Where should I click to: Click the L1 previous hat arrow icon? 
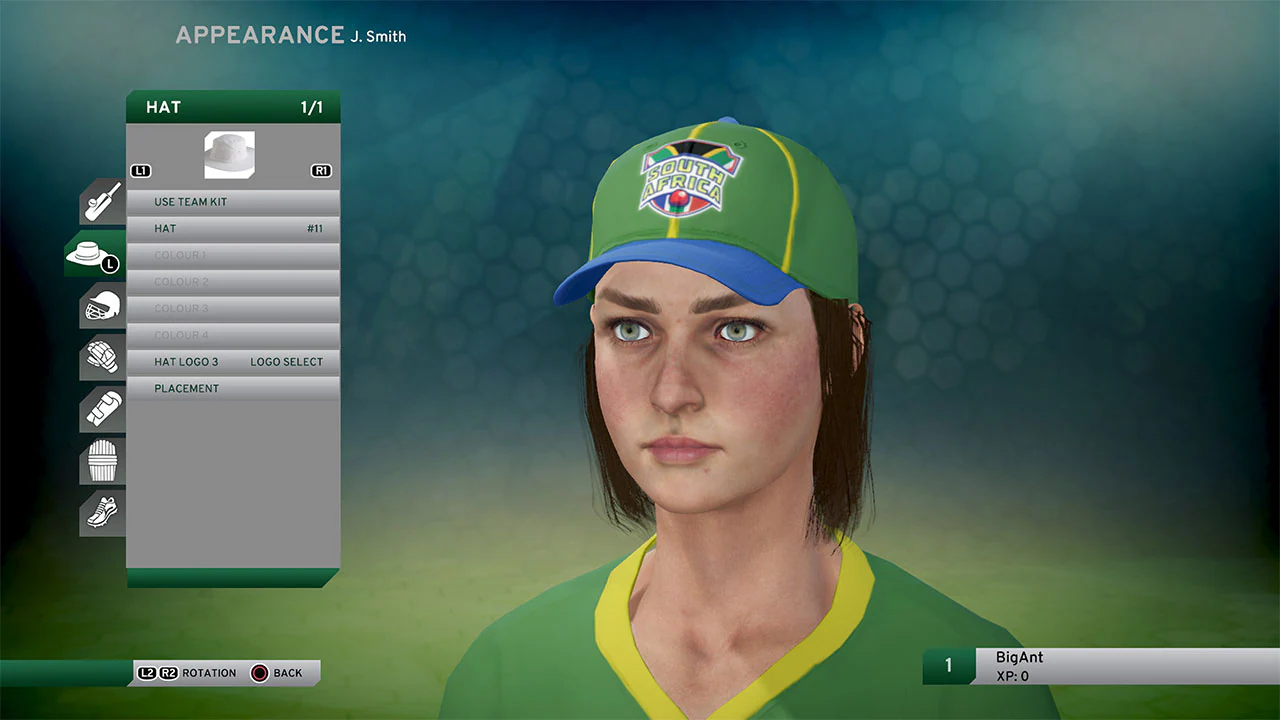coord(140,170)
